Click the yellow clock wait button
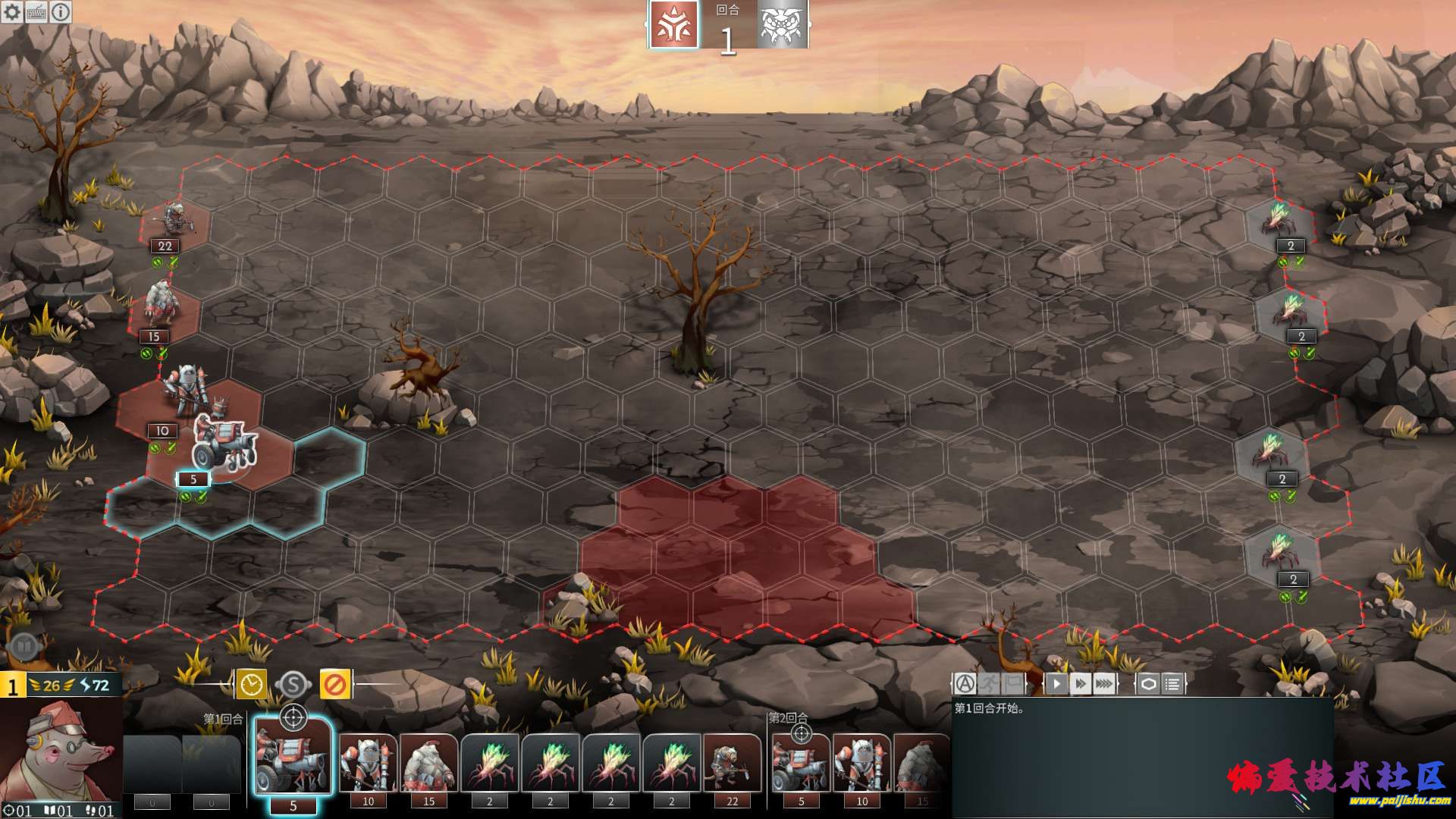This screenshot has width=1456, height=819. pyautogui.click(x=251, y=685)
